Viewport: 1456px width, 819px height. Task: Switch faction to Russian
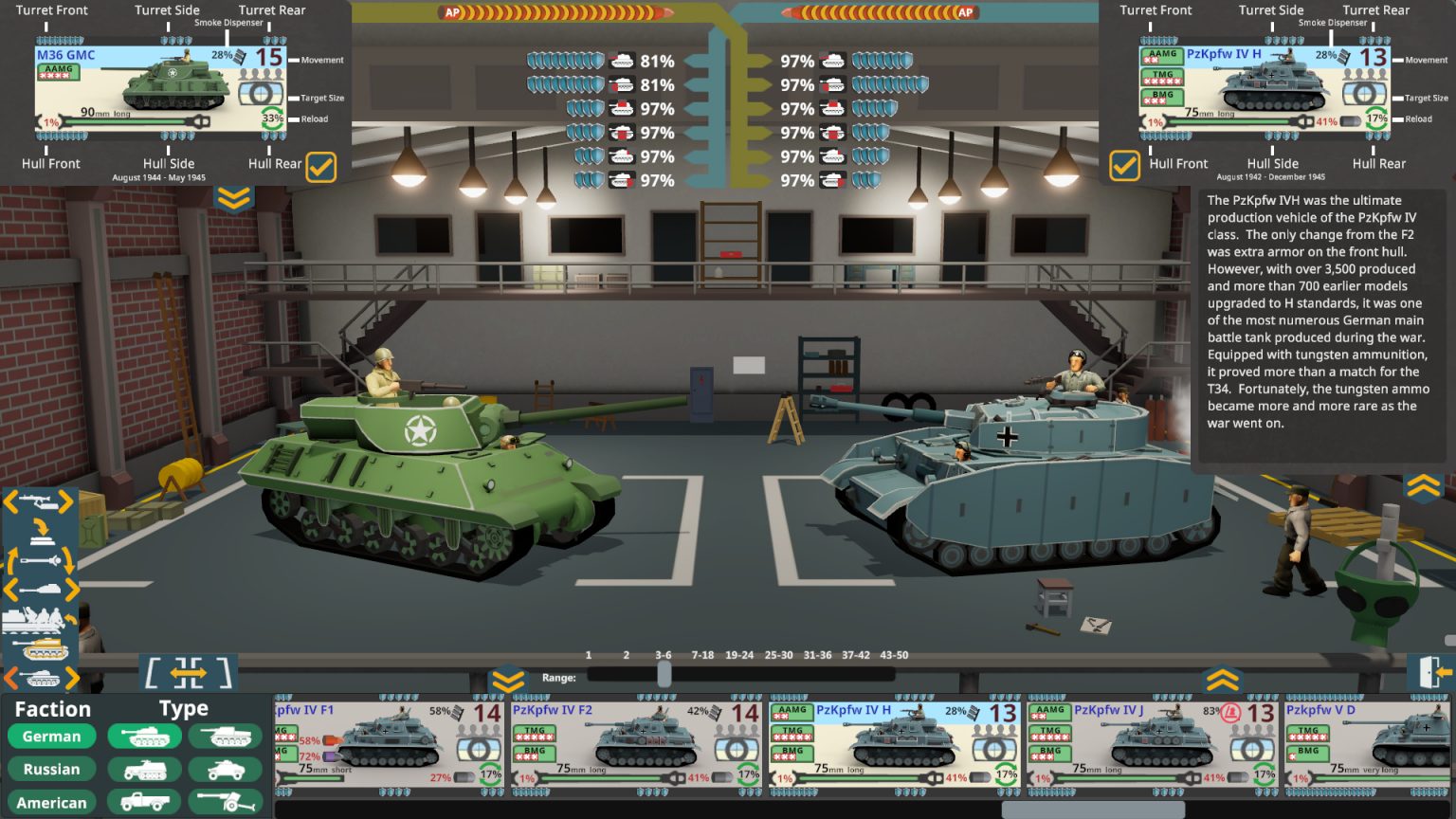52,769
